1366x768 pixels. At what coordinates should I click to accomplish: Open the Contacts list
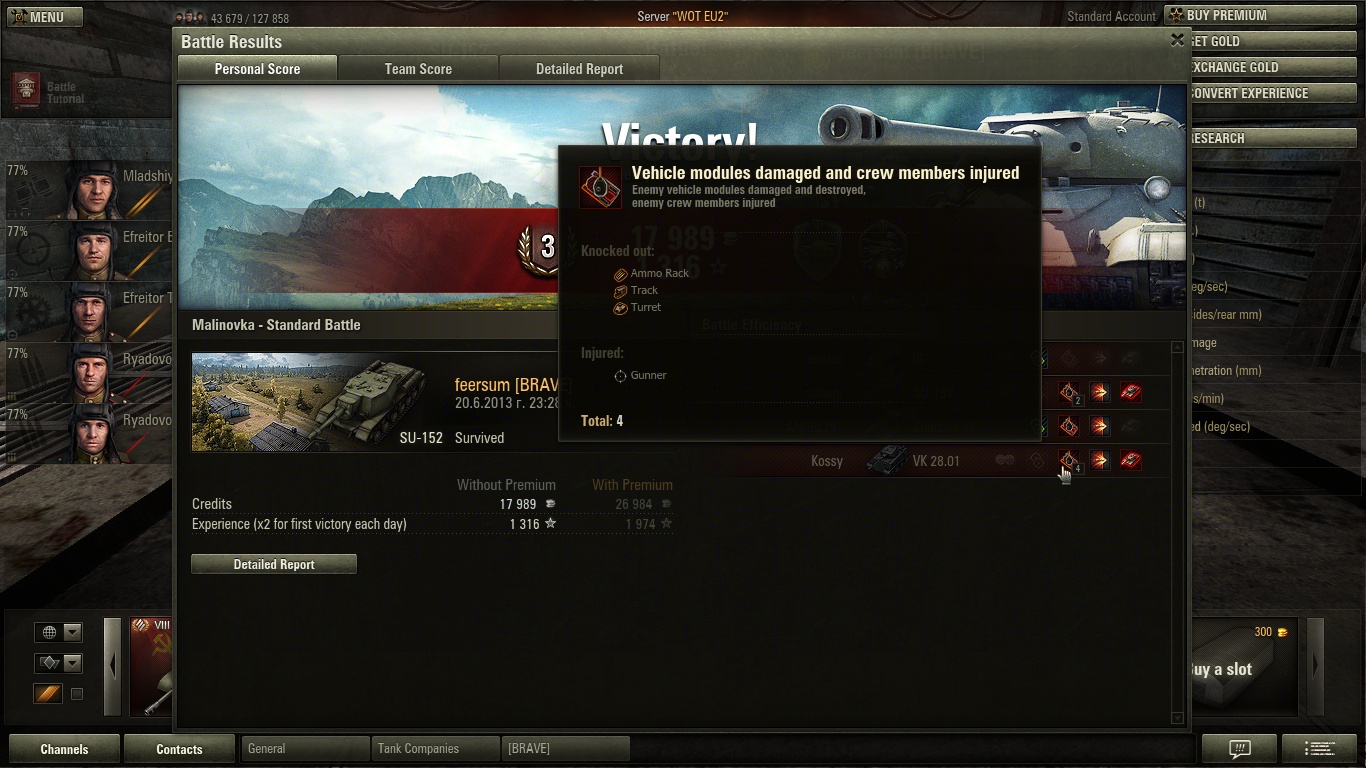pyautogui.click(x=179, y=749)
